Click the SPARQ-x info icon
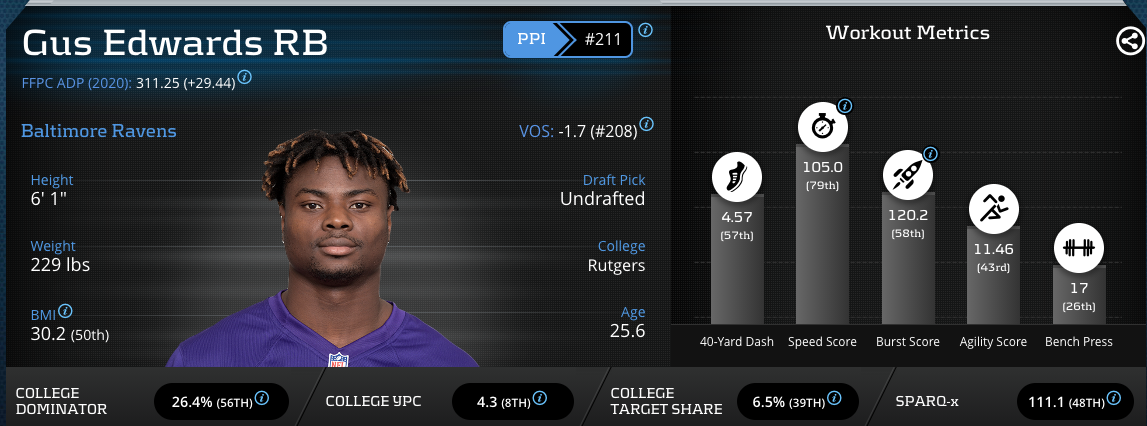 pyautogui.click(x=1115, y=398)
